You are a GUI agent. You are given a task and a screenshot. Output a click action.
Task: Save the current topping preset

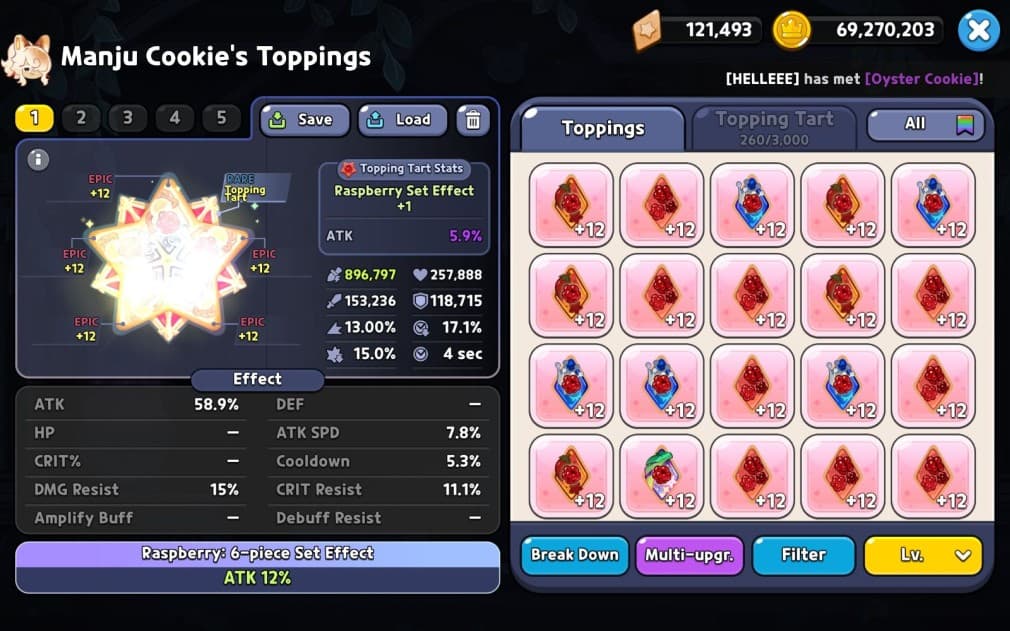coord(305,120)
